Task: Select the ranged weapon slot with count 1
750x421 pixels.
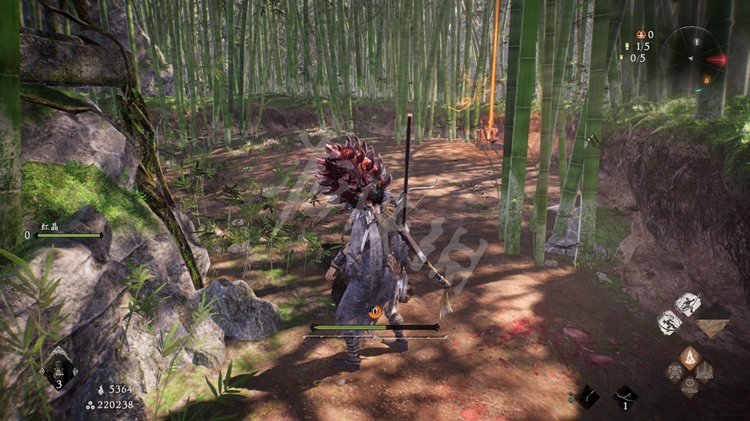Action: click(625, 396)
